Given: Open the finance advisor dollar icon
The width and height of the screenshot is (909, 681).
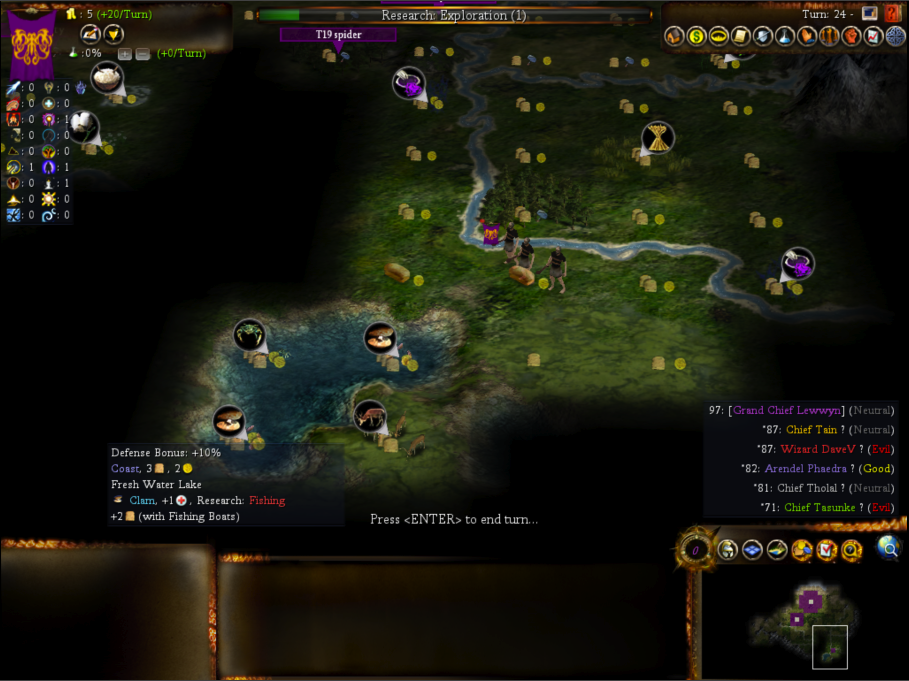Looking at the screenshot, I should coord(696,37).
